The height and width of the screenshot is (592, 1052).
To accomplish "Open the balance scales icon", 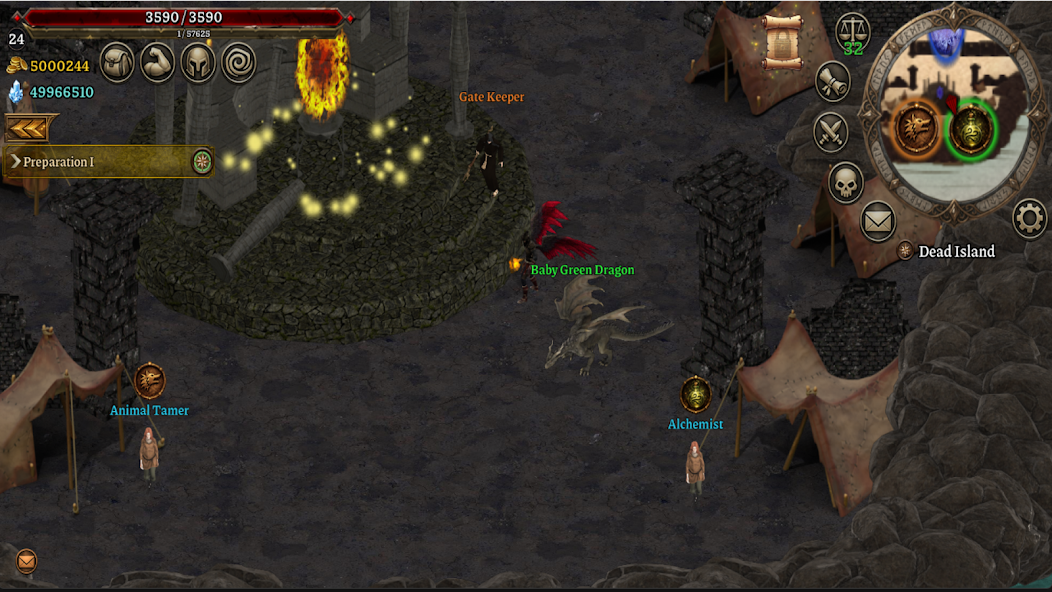I will 853,31.
